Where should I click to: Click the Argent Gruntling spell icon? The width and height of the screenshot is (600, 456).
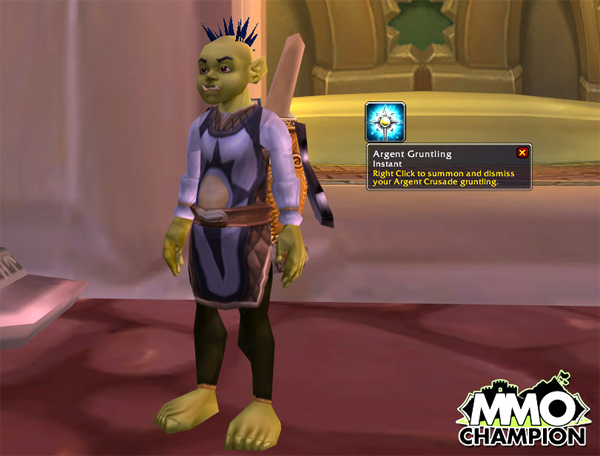coord(385,121)
